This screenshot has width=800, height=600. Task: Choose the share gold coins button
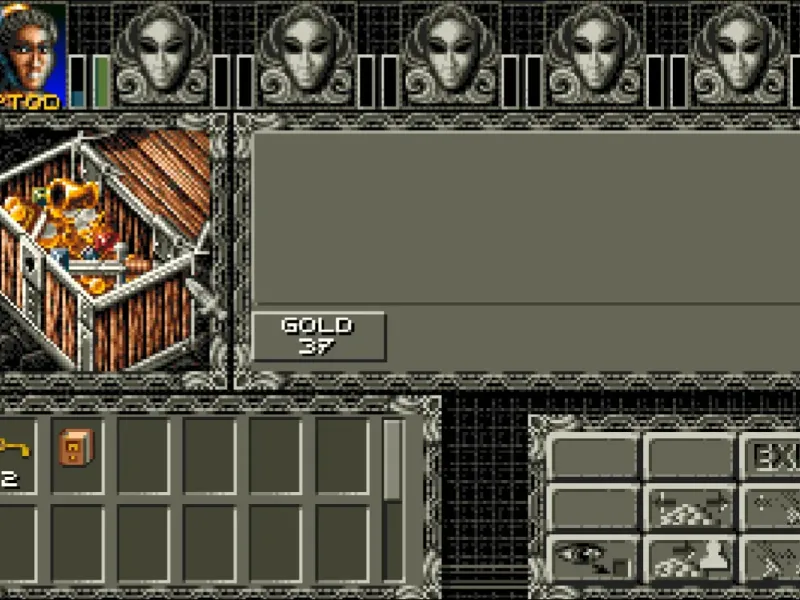click(687, 507)
